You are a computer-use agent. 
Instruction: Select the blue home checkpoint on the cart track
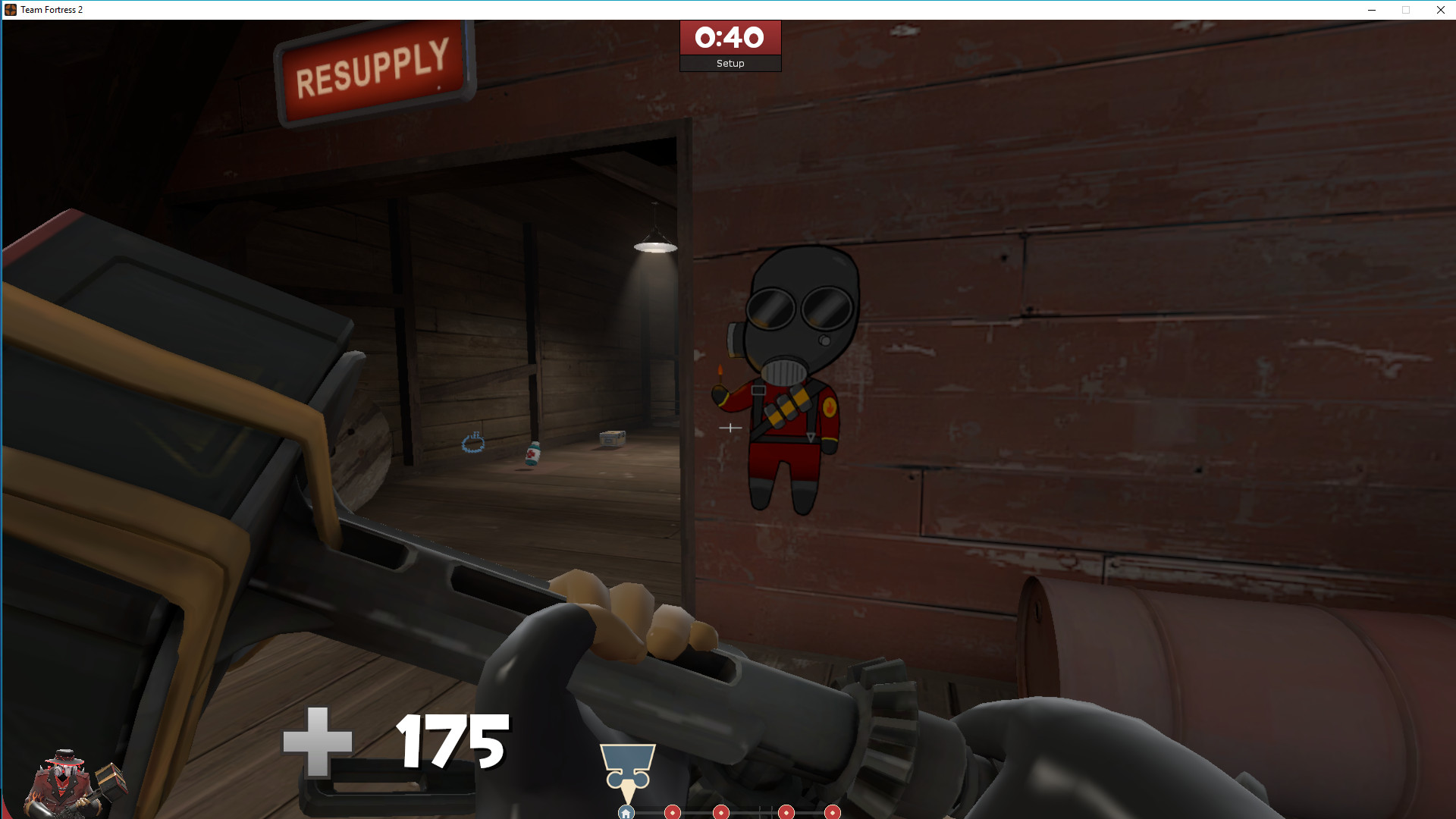tap(626, 811)
